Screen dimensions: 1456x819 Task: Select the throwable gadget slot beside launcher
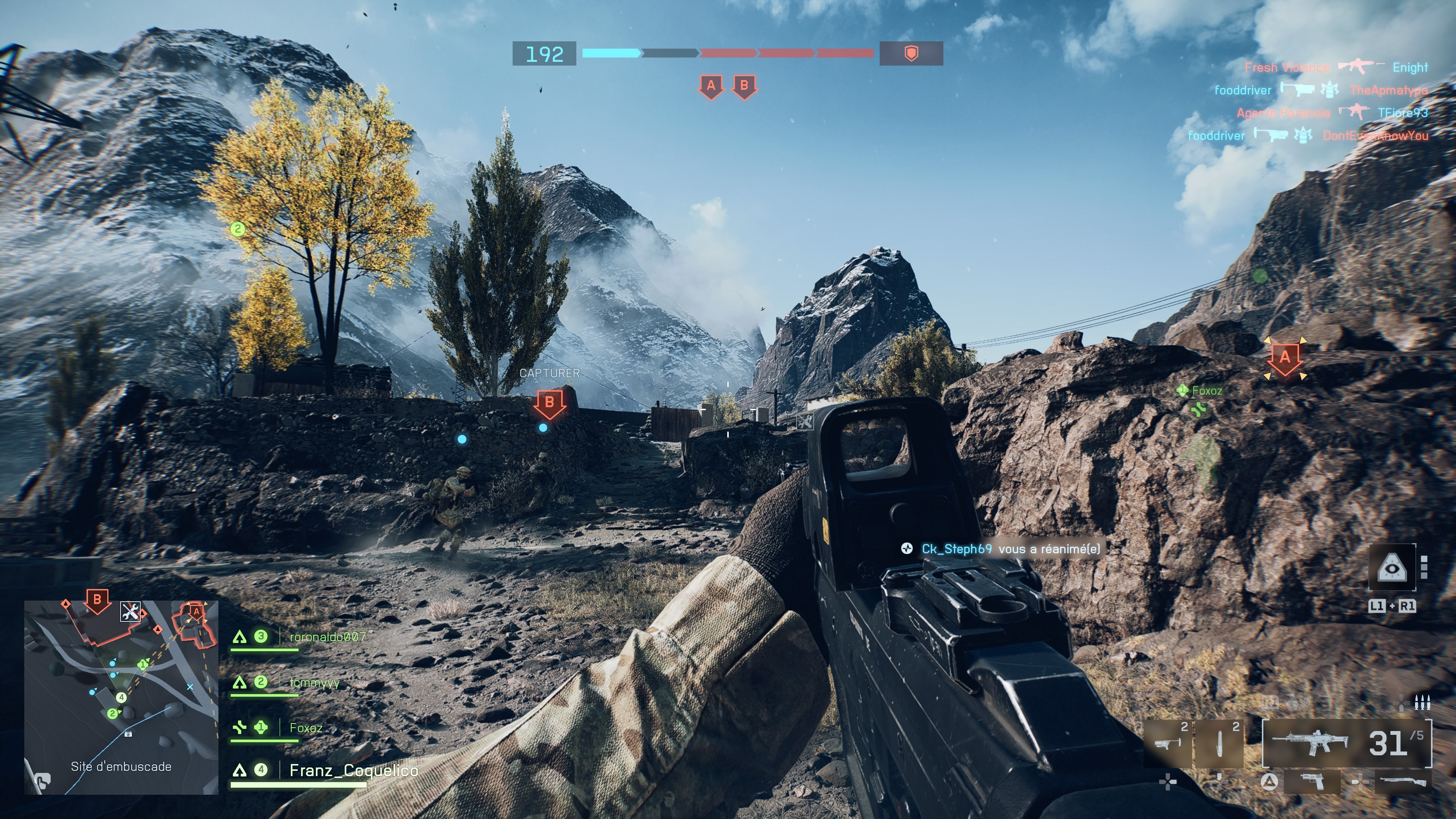pyautogui.click(x=1219, y=743)
